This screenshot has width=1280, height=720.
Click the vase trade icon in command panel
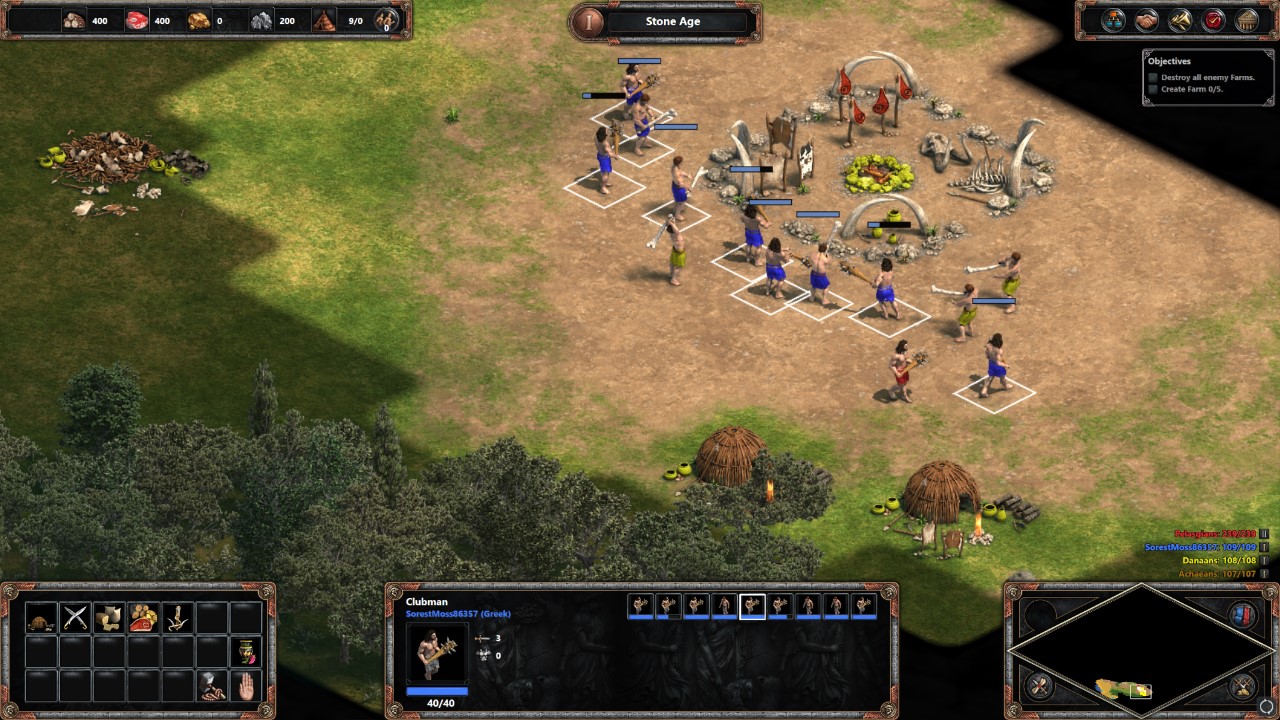click(x=245, y=652)
